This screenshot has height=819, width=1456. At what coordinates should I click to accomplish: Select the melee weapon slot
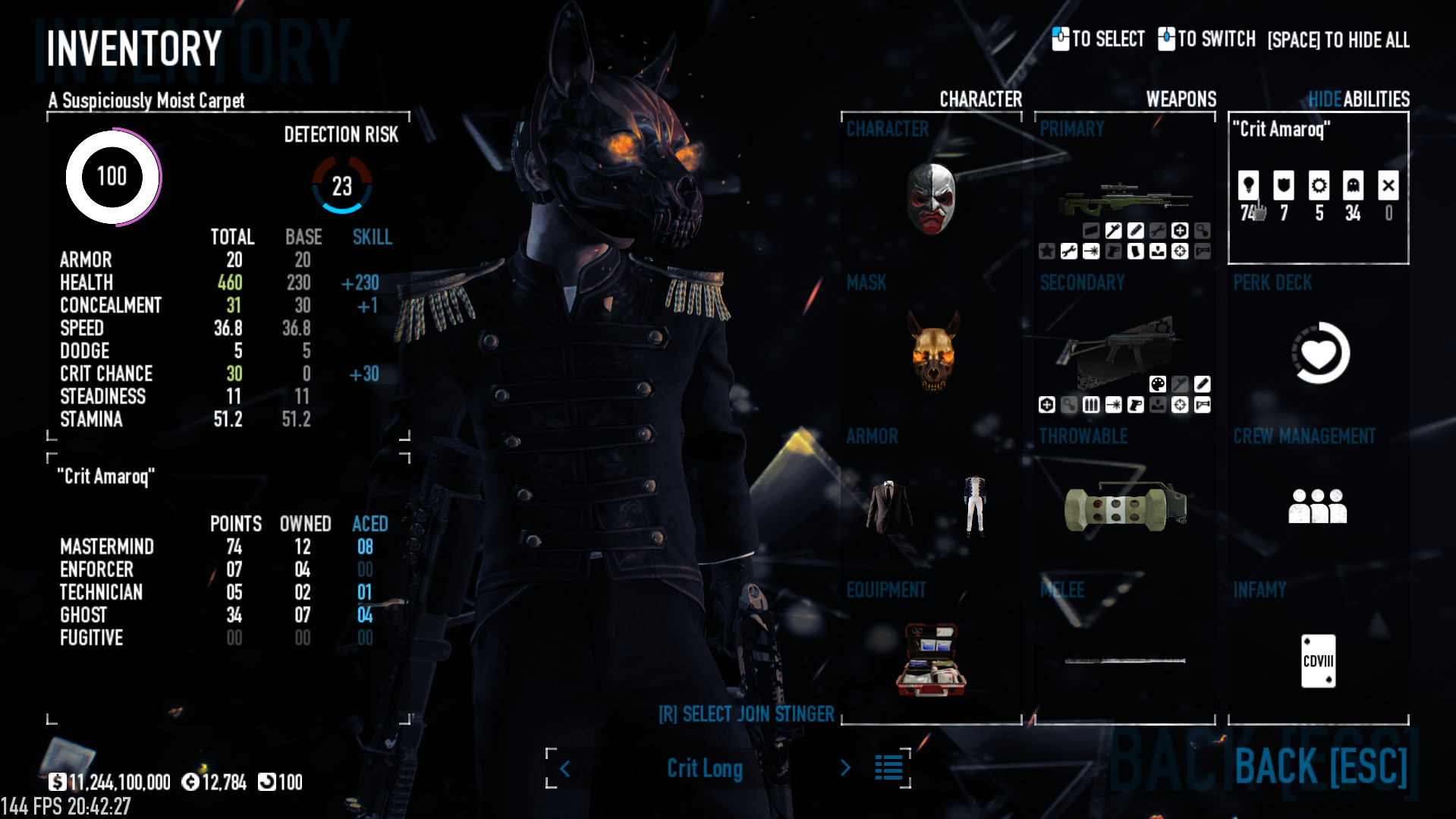pos(1124,660)
